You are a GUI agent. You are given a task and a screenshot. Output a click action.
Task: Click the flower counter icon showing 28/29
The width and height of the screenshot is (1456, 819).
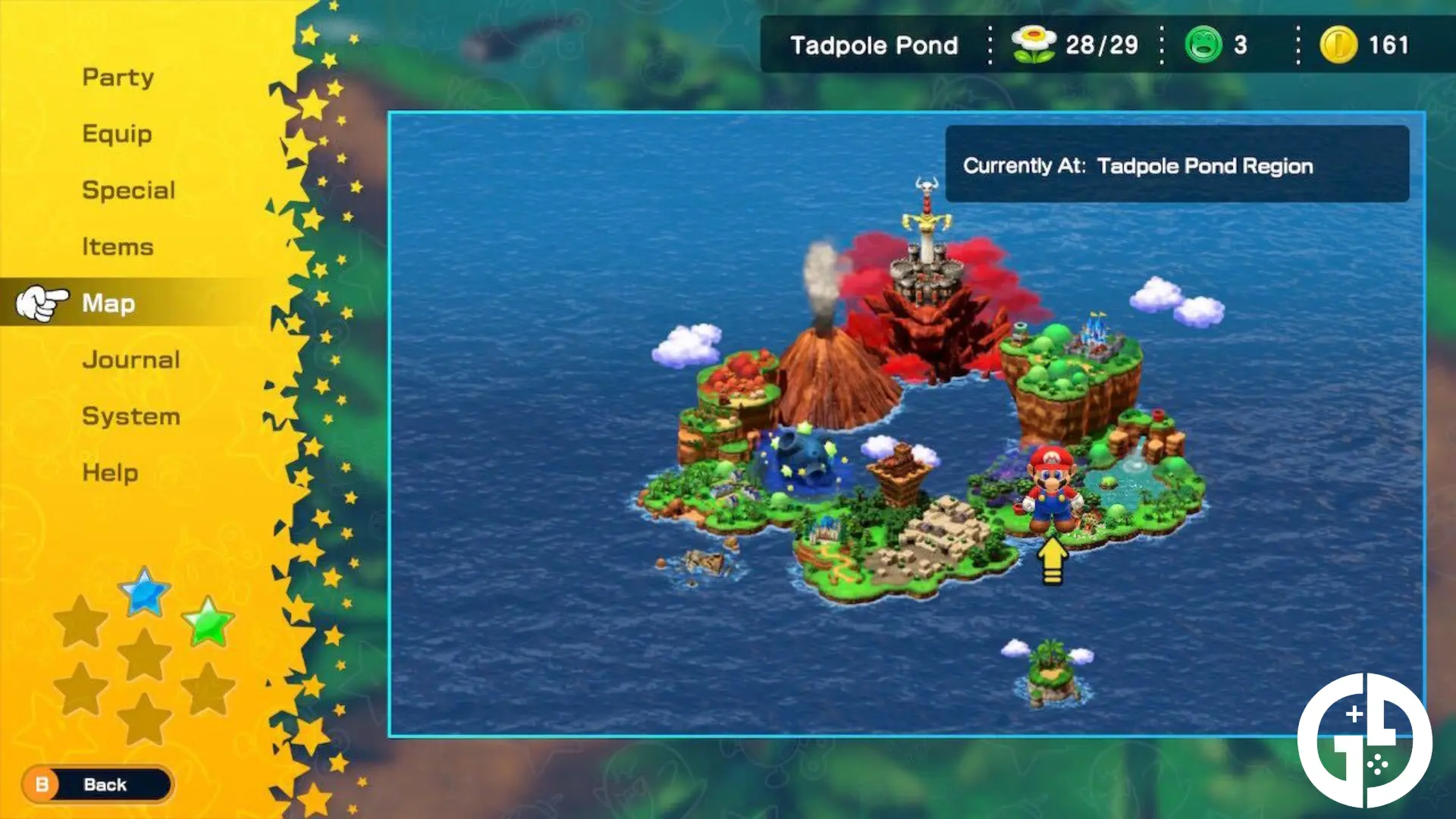1031,44
